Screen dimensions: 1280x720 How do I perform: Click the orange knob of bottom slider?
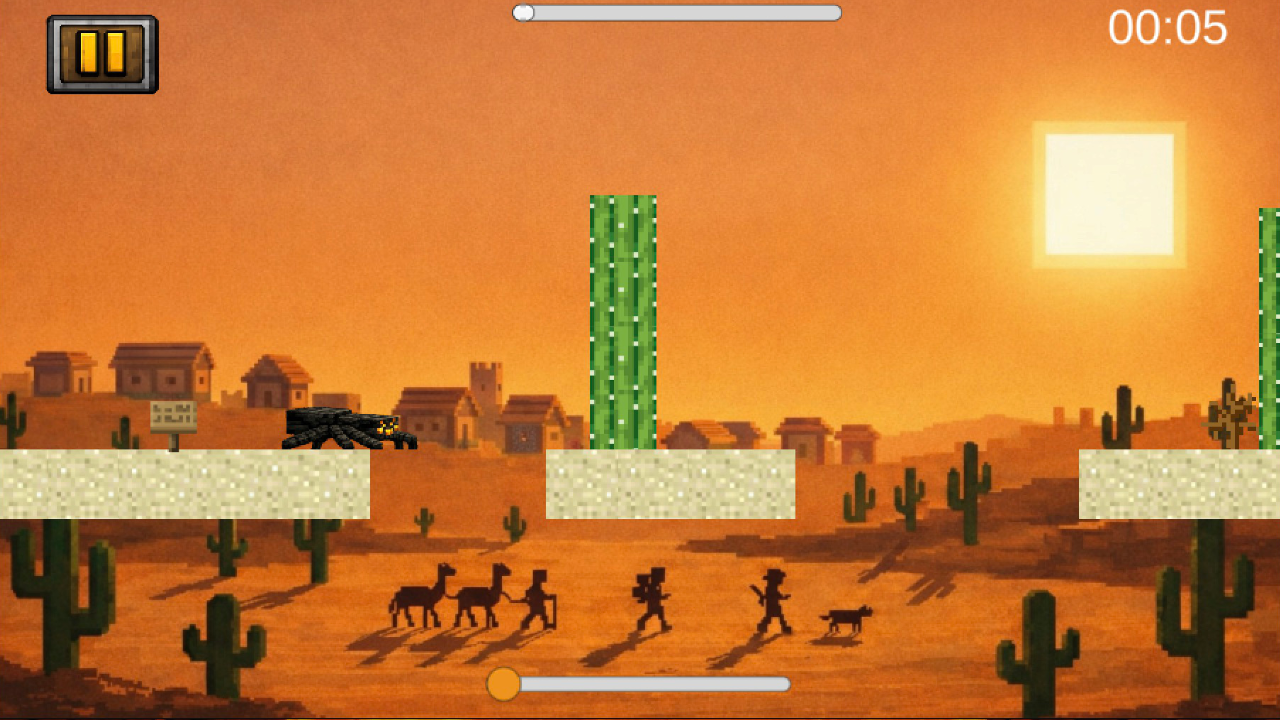pyautogui.click(x=504, y=685)
